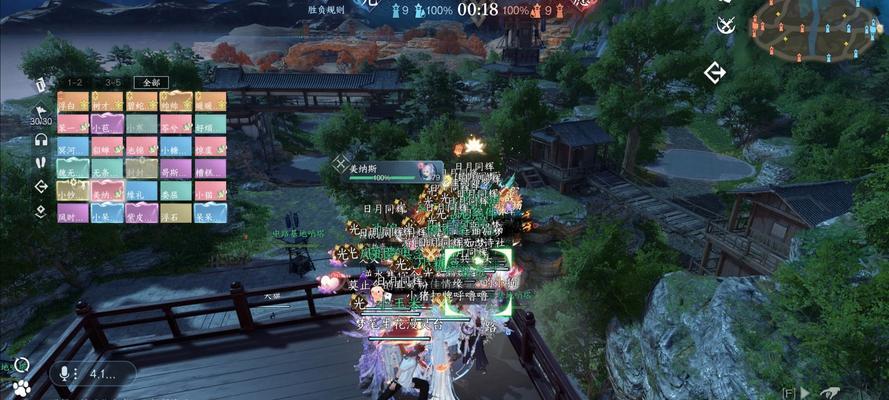Click the headphones voice icon

coord(41,140)
